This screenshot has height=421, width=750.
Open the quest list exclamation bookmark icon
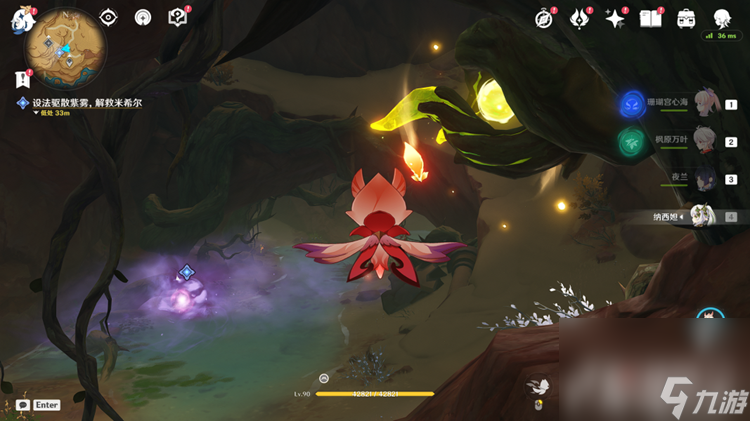coord(22,79)
